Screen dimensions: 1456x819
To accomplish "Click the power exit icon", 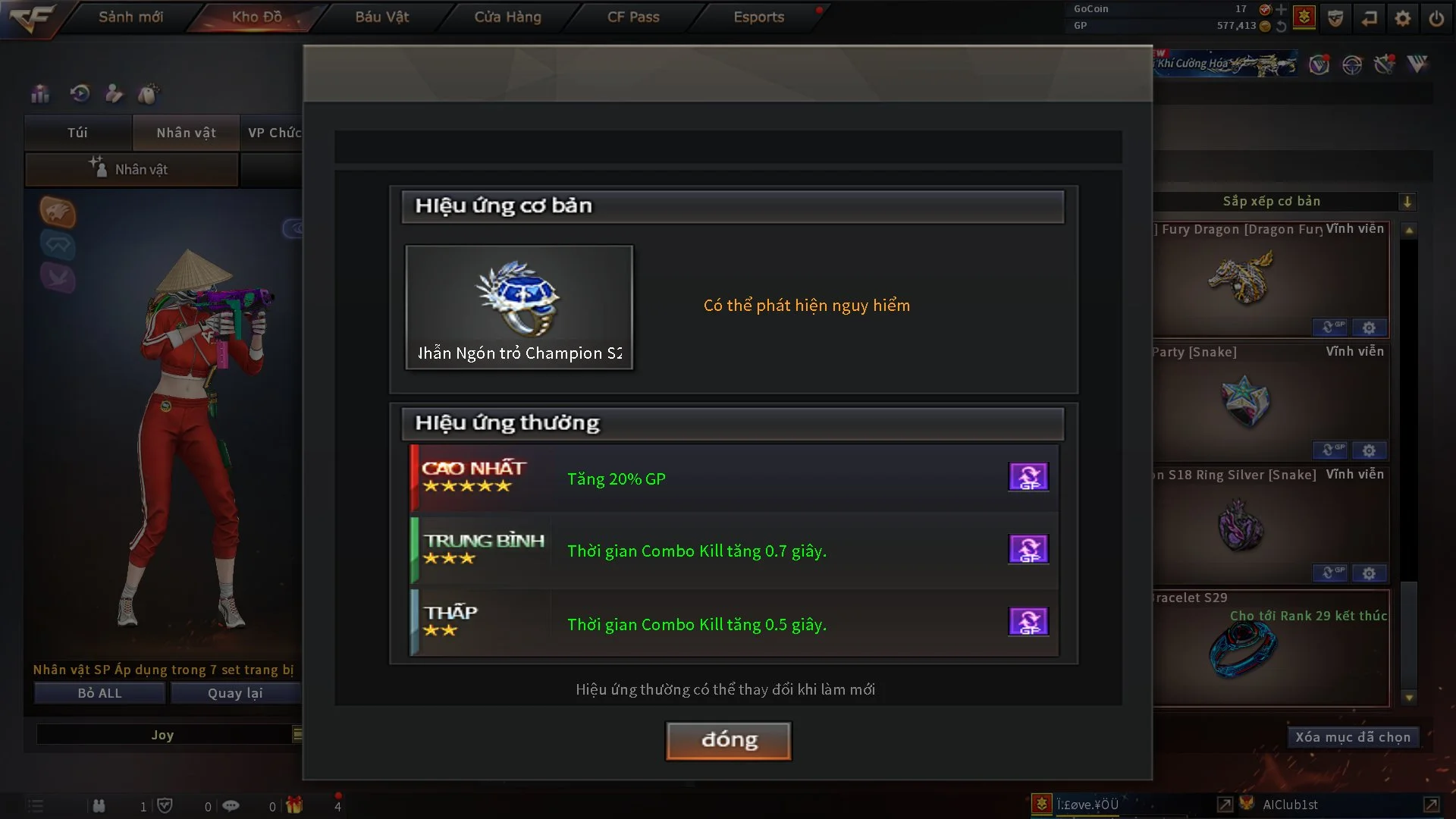I will tap(1436, 18).
